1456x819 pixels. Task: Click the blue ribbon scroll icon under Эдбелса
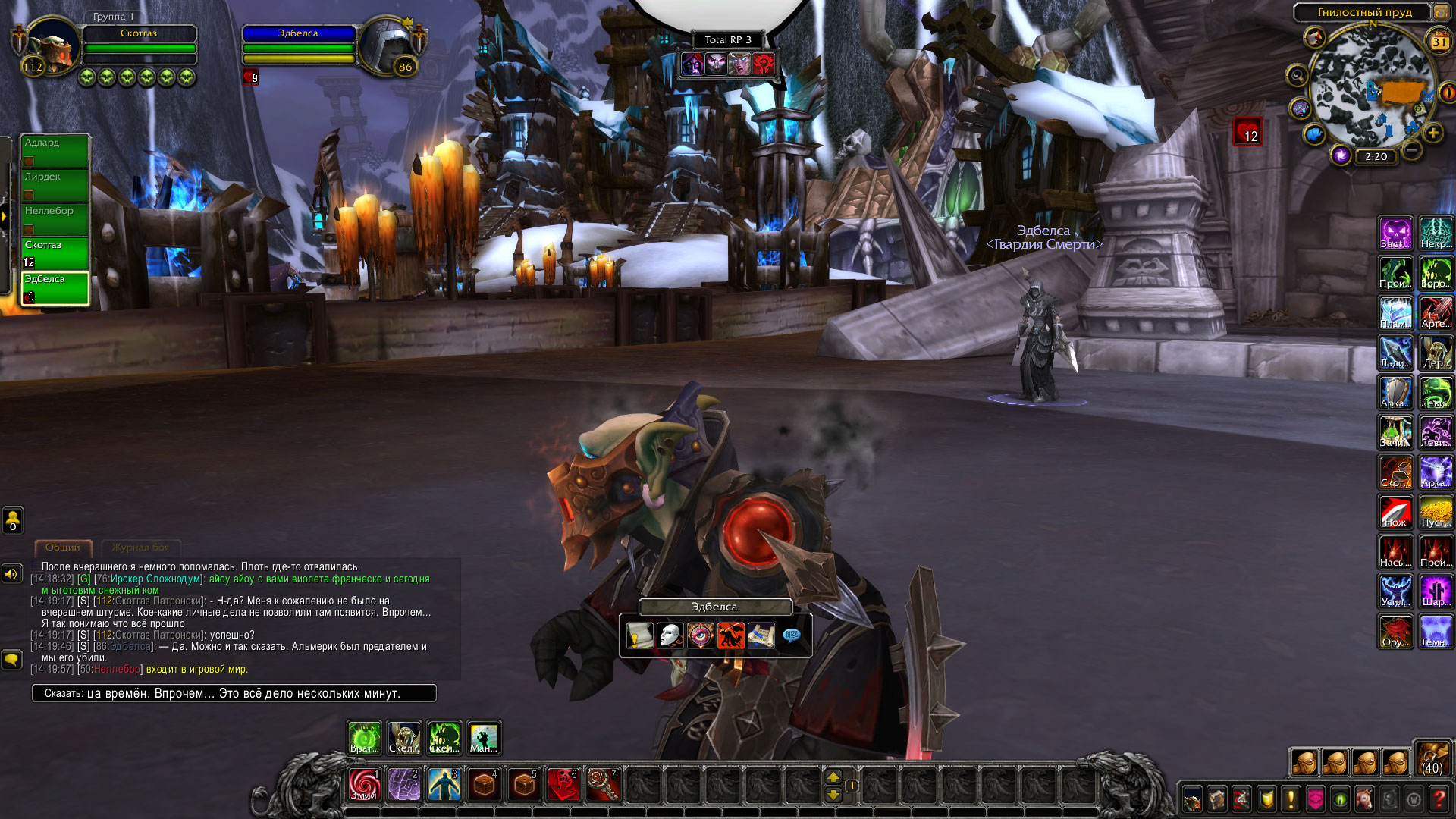coord(761,635)
